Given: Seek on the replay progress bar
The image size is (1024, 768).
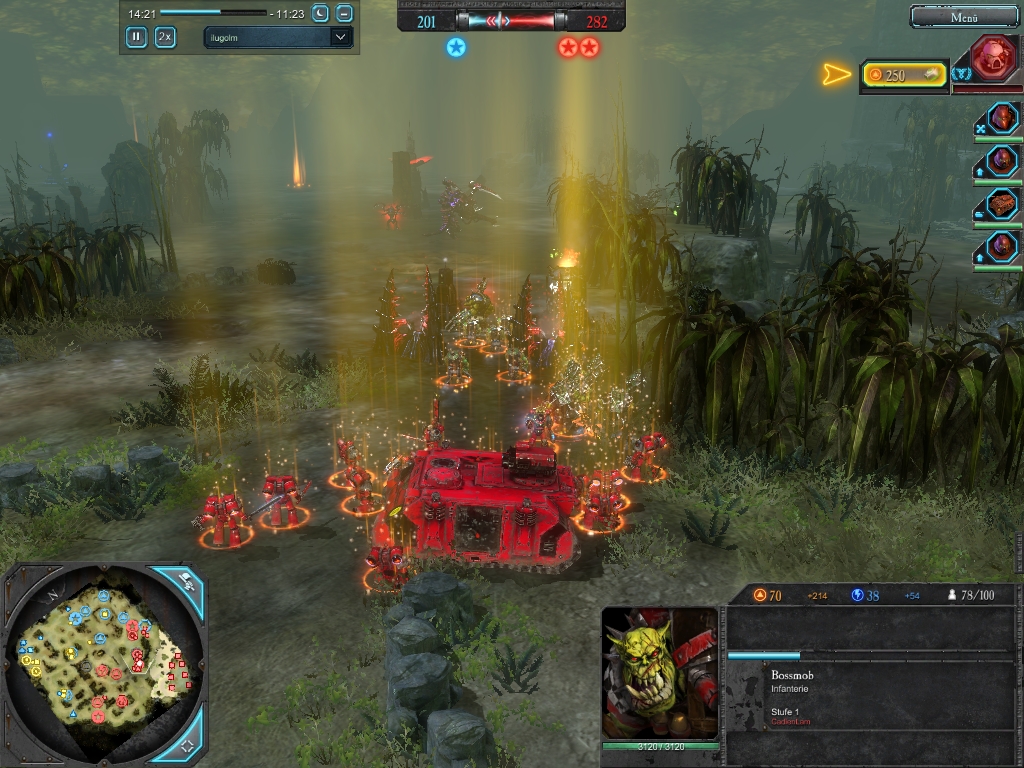Looking at the screenshot, I should [213, 13].
